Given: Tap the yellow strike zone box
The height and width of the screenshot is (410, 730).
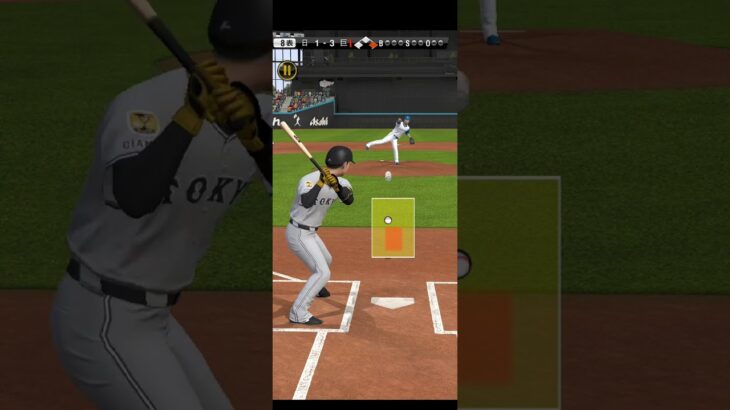Looking at the screenshot, I should (393, 227).
